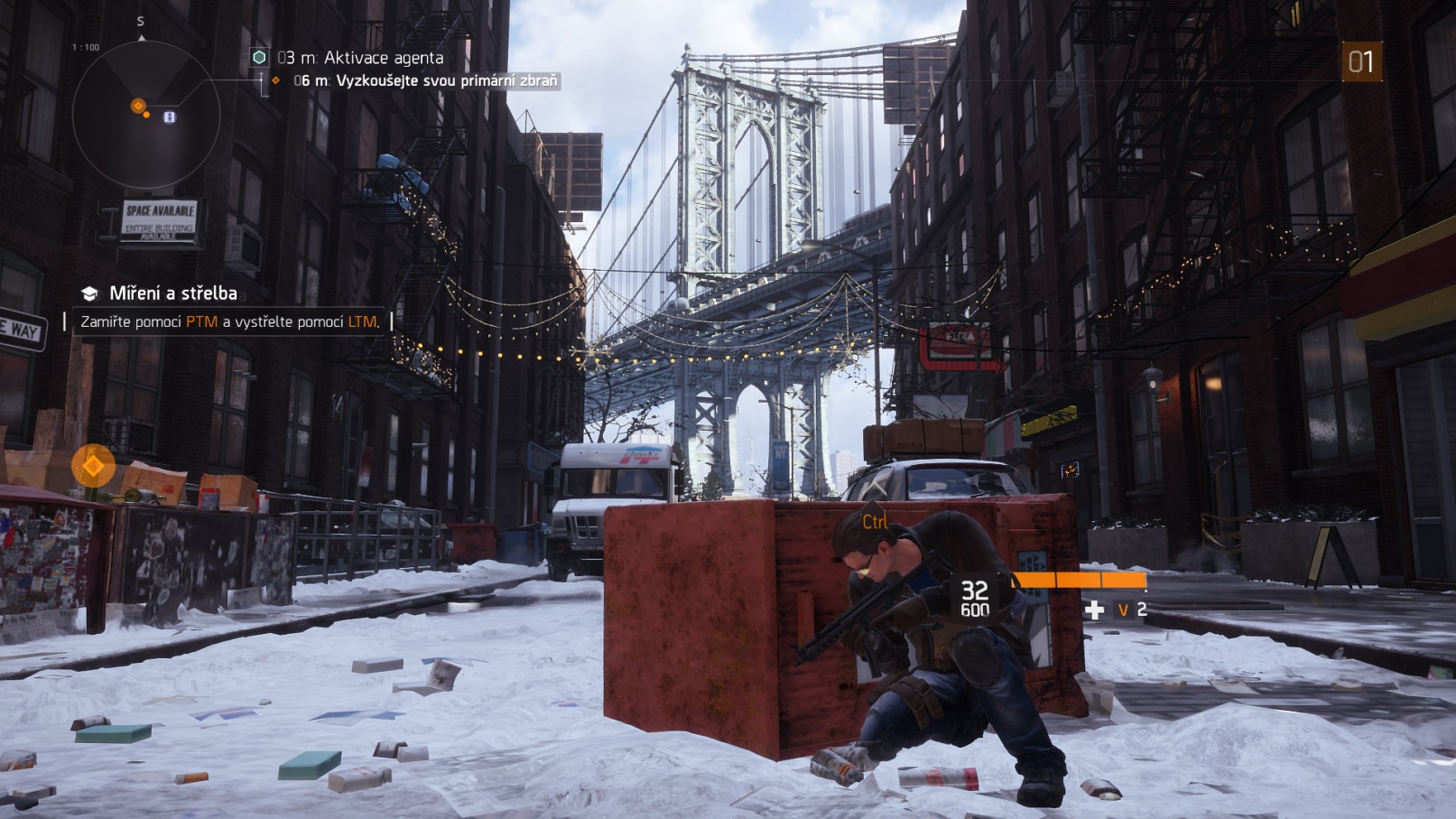Viewport: 1456px width, 819px height.
Task: Click the orange 01 level badge
Action: 1361,62
